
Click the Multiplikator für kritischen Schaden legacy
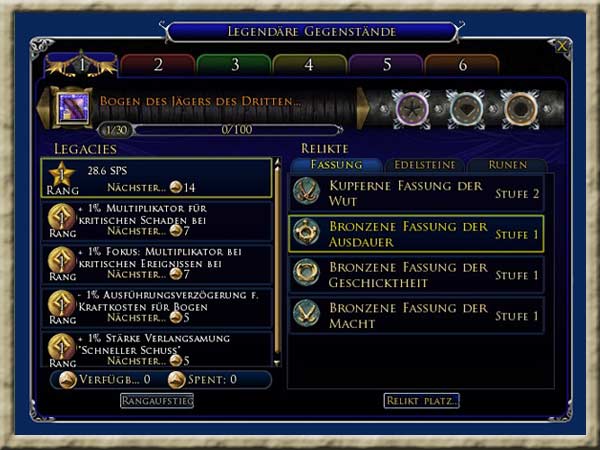point(158,221)
